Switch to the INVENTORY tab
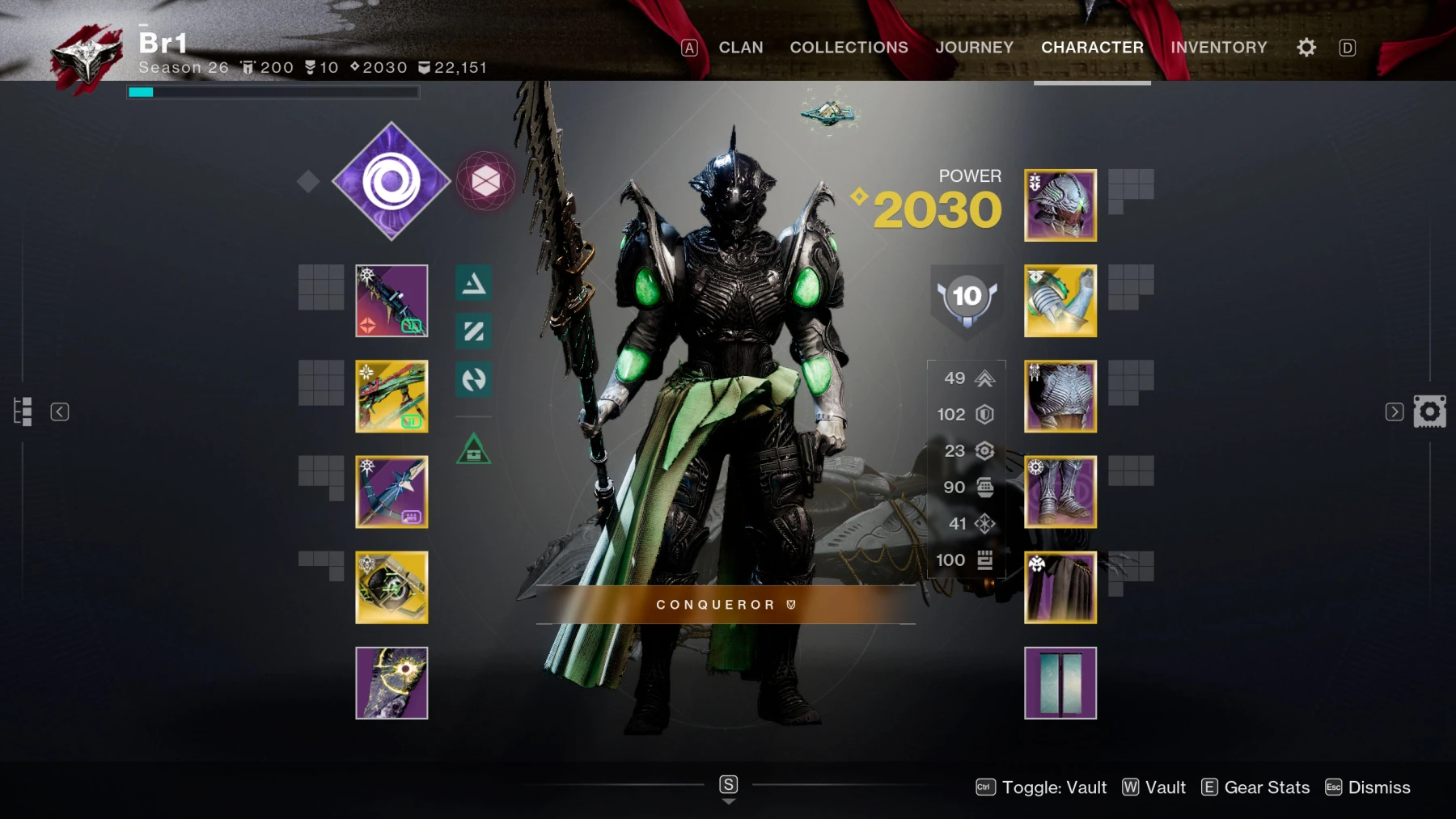 (x=1219, y=47)
